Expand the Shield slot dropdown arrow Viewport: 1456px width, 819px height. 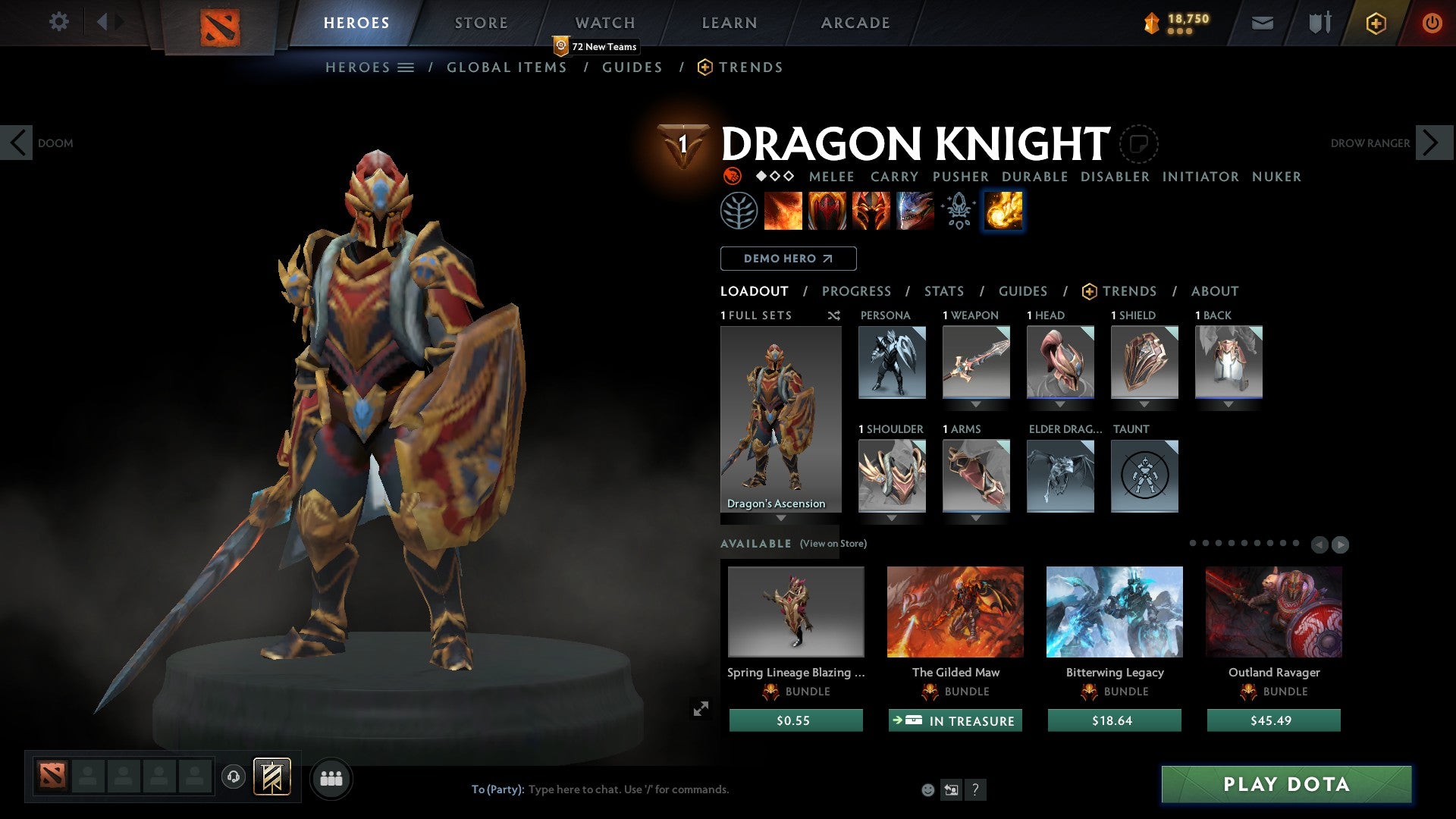[1144, 404]
